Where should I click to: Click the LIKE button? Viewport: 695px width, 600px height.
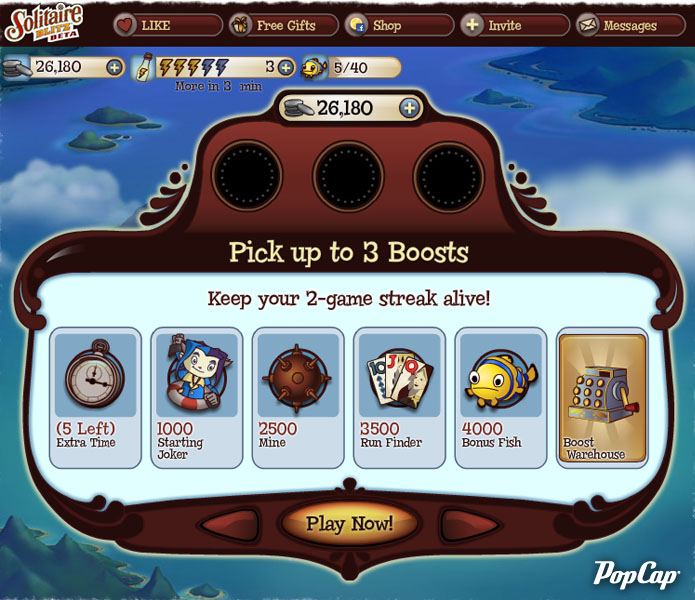(166, 25)
